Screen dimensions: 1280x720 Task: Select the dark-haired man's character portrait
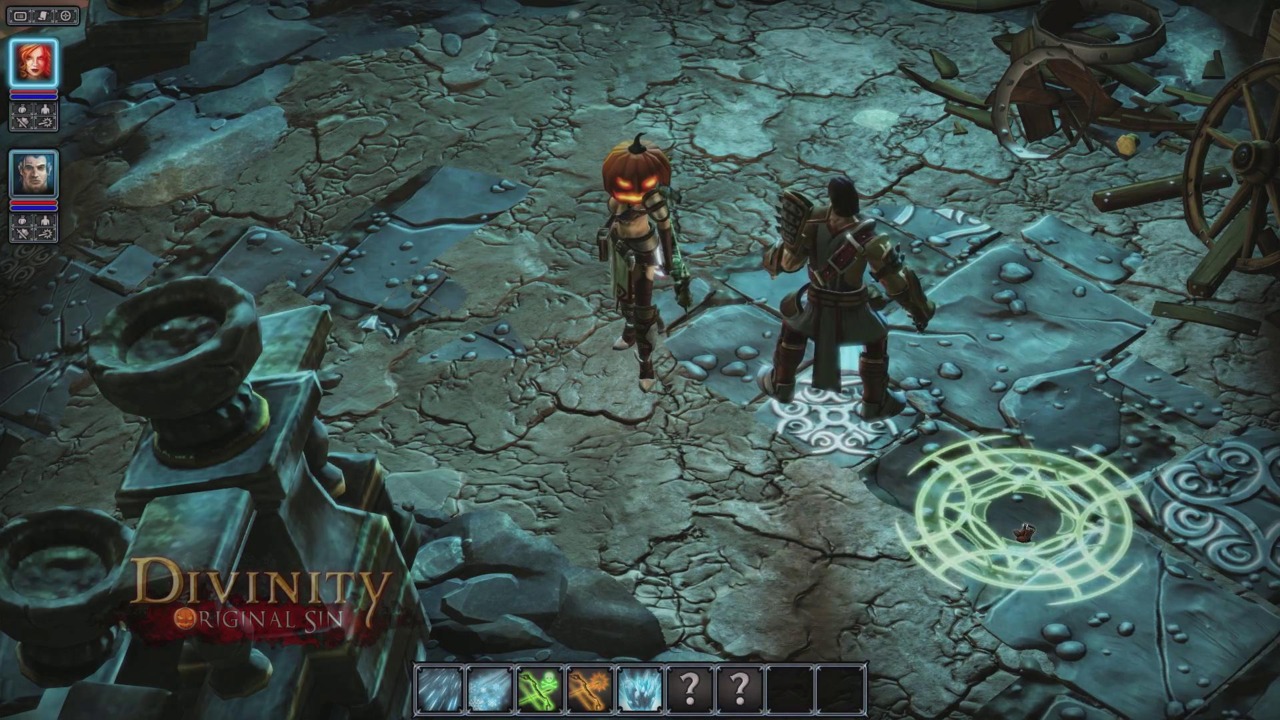(34, 174)
